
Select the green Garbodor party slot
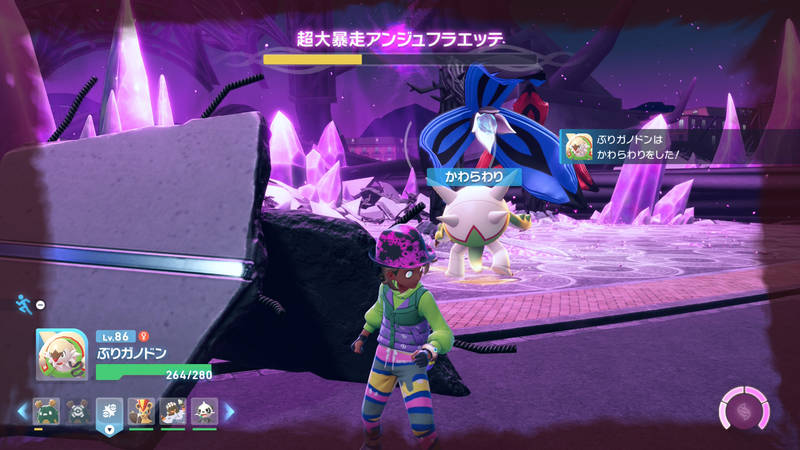pos(44,410)
